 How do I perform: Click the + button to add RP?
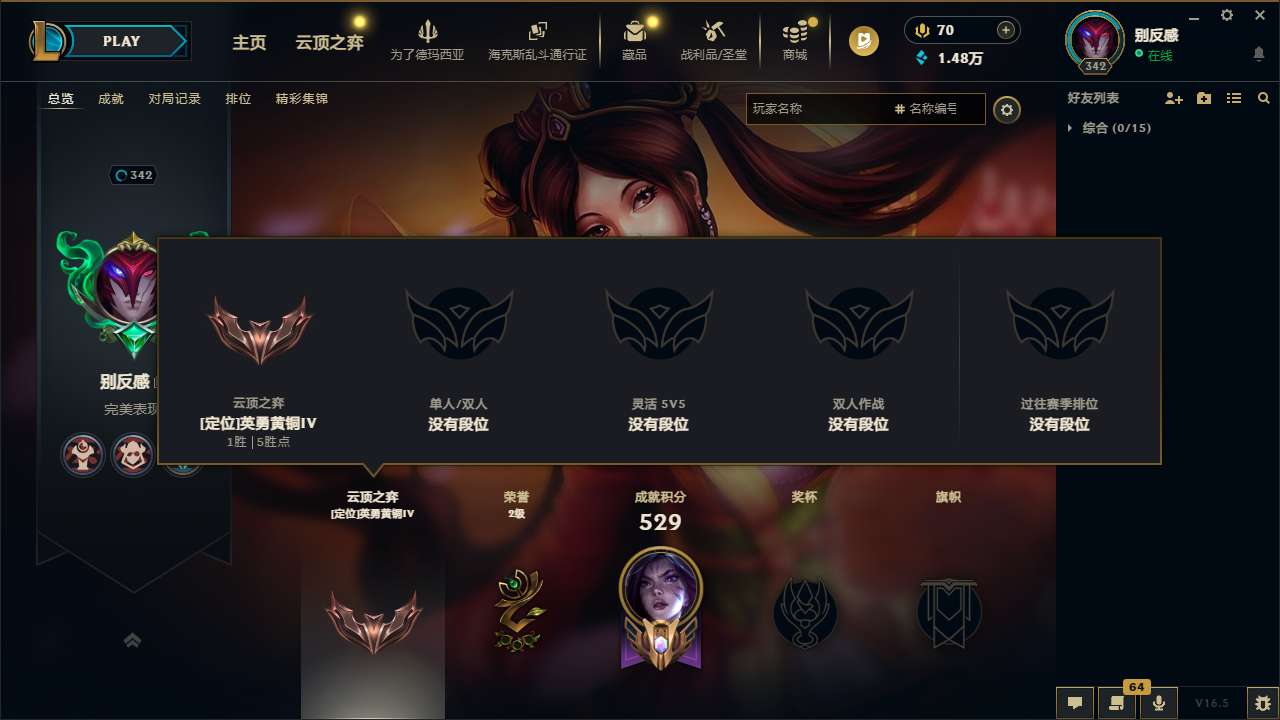pyautogui.click(x=1004, y=29)
